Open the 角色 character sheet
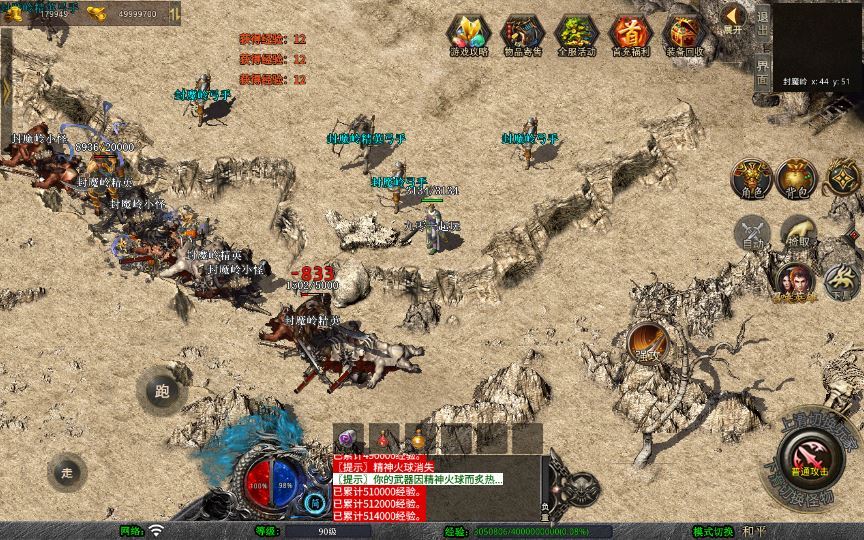This screenshot has width=864, height=540. click(750, 178)
